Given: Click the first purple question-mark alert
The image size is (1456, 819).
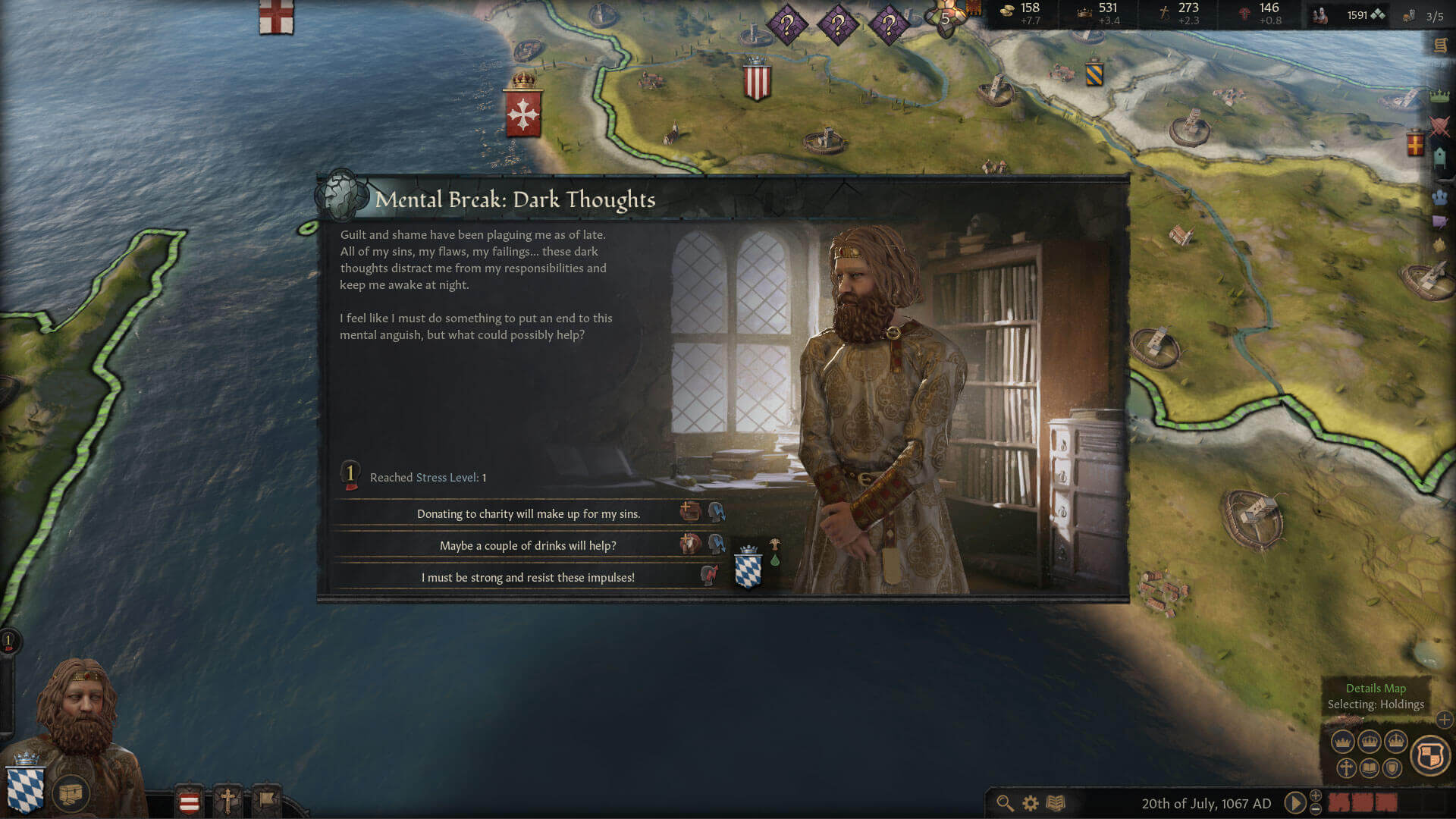Looking at the screenshot, I should coord(786,26).
